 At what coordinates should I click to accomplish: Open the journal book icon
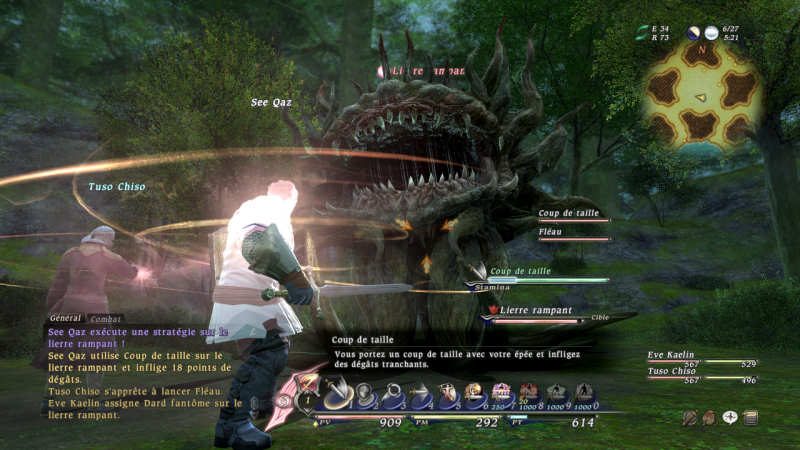[750, 417]
